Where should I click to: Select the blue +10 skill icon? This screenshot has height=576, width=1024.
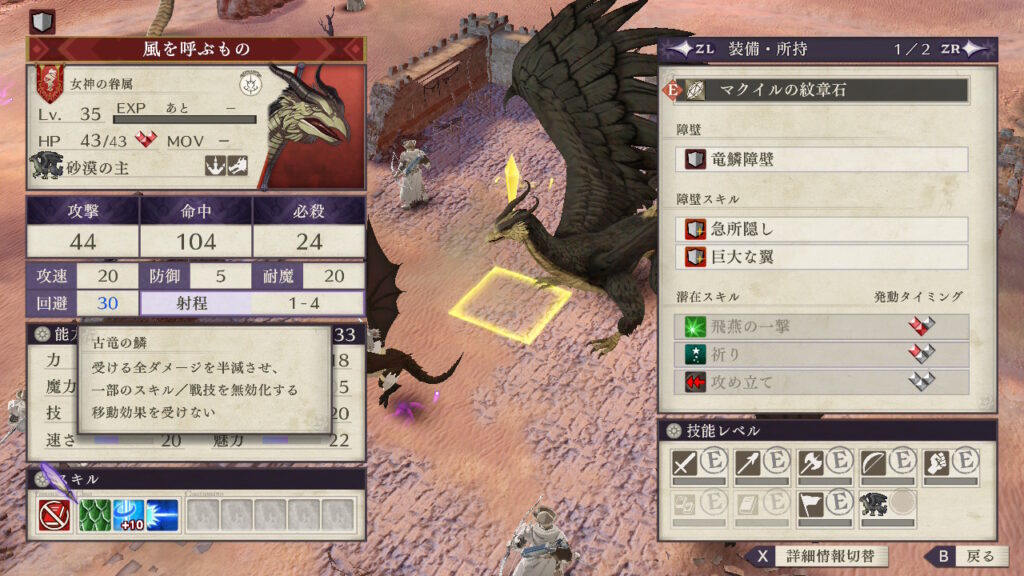pos(128,515)
